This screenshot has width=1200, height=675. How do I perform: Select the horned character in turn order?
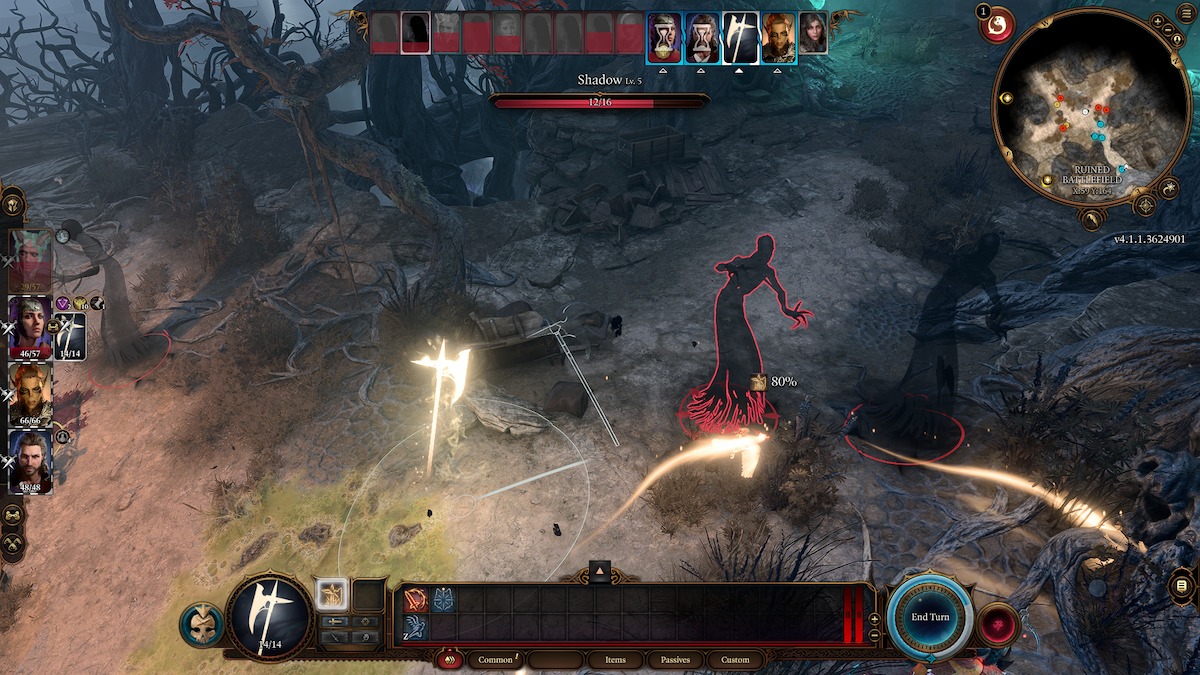pyautogui.click(x=779, y=37)
